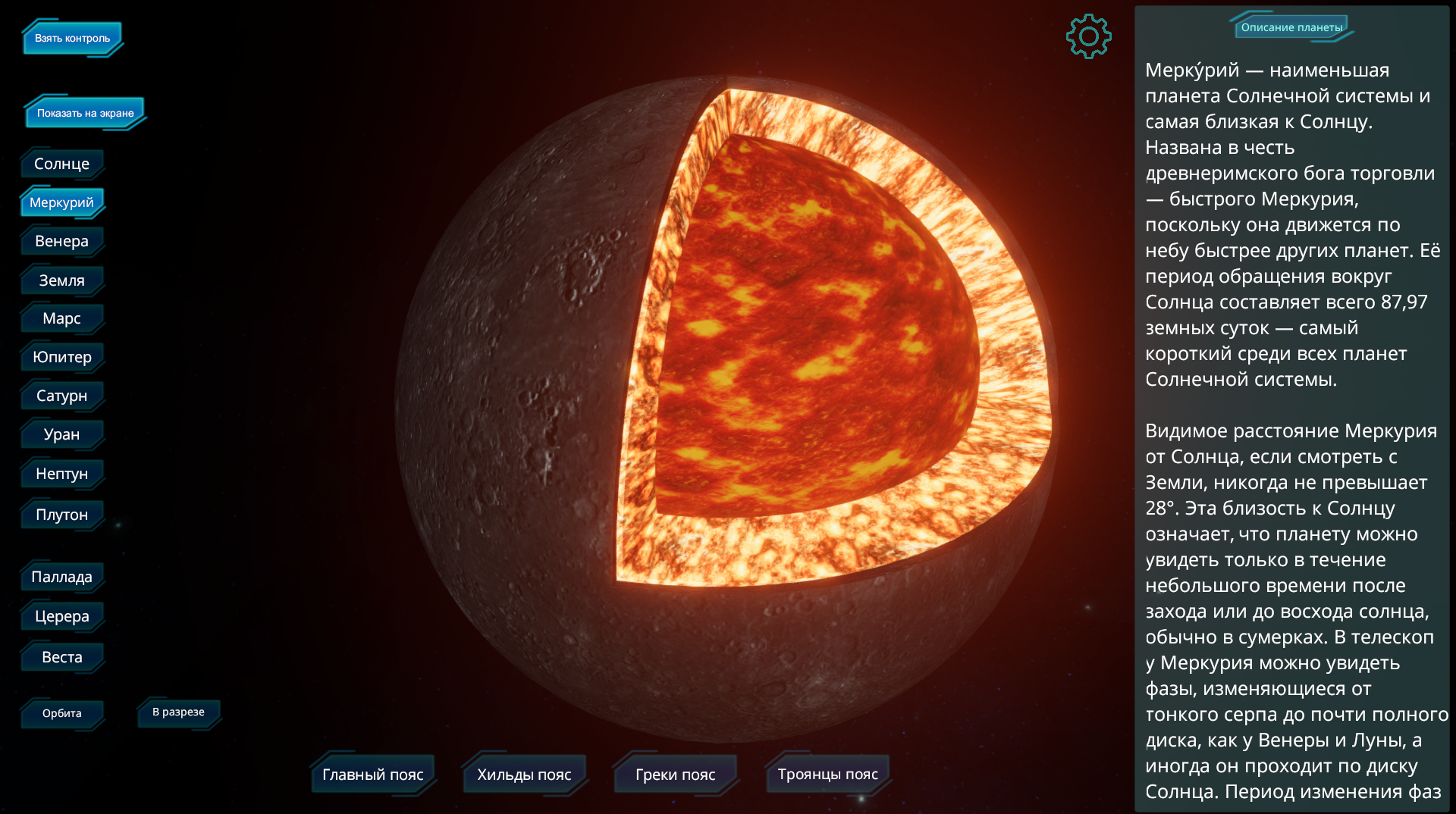The height and width of the screenshot is (814, 1456).
Task: Switch to Марс
Action: (61, 318)
